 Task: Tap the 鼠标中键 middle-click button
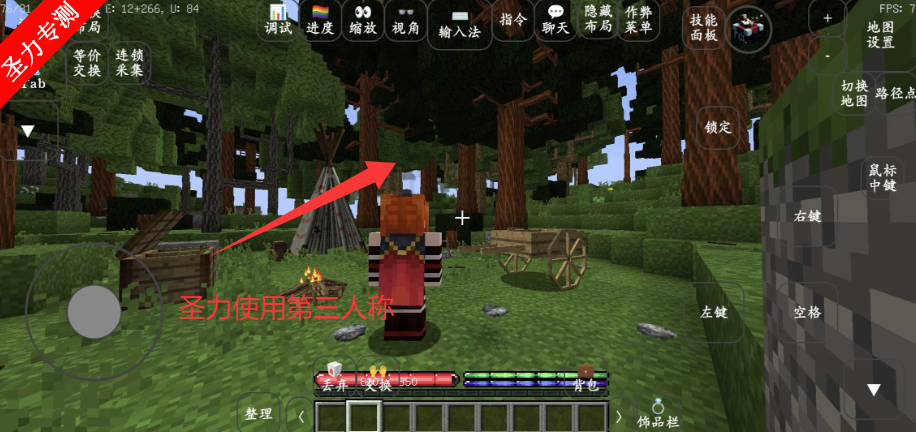[881, 177]
